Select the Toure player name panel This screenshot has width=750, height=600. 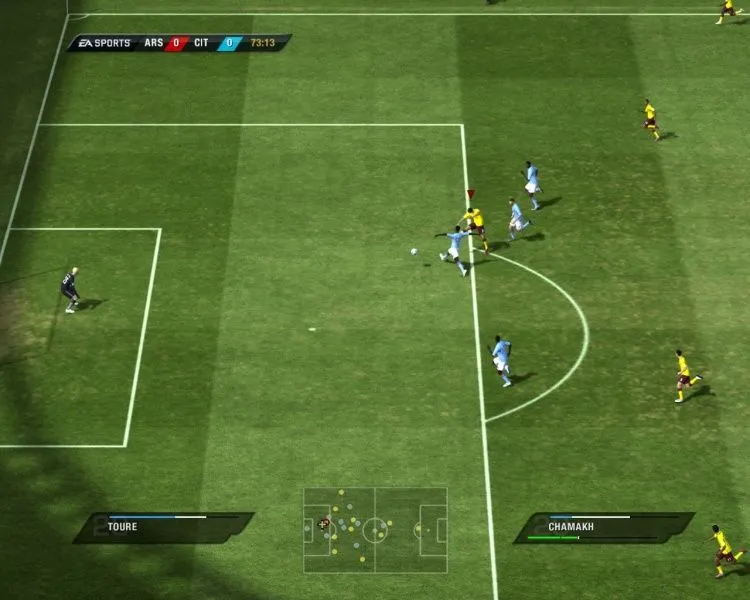point(163,527)
